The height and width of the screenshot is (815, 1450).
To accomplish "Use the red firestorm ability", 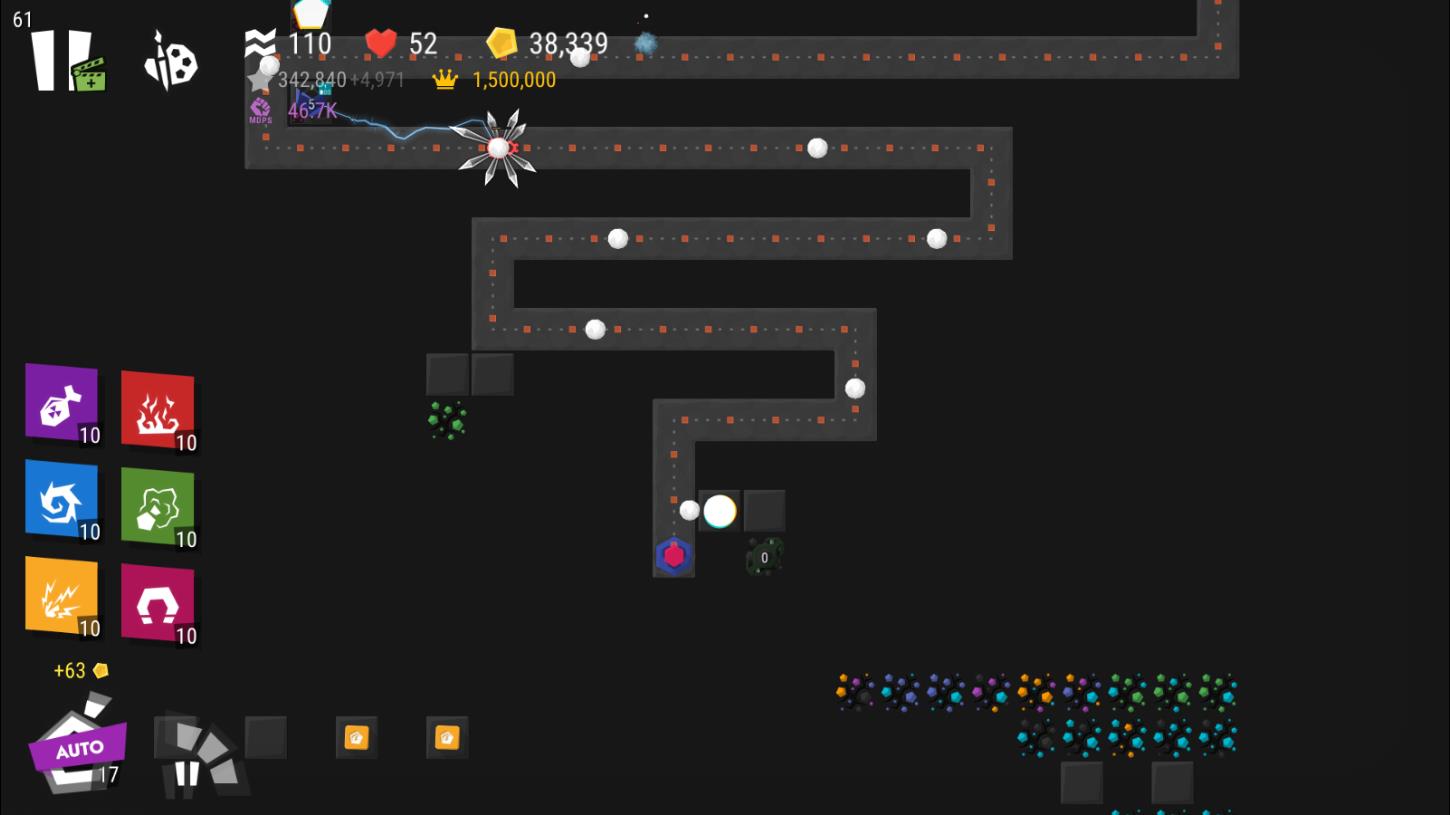I will pyautogui.click(x=157, y=410).
